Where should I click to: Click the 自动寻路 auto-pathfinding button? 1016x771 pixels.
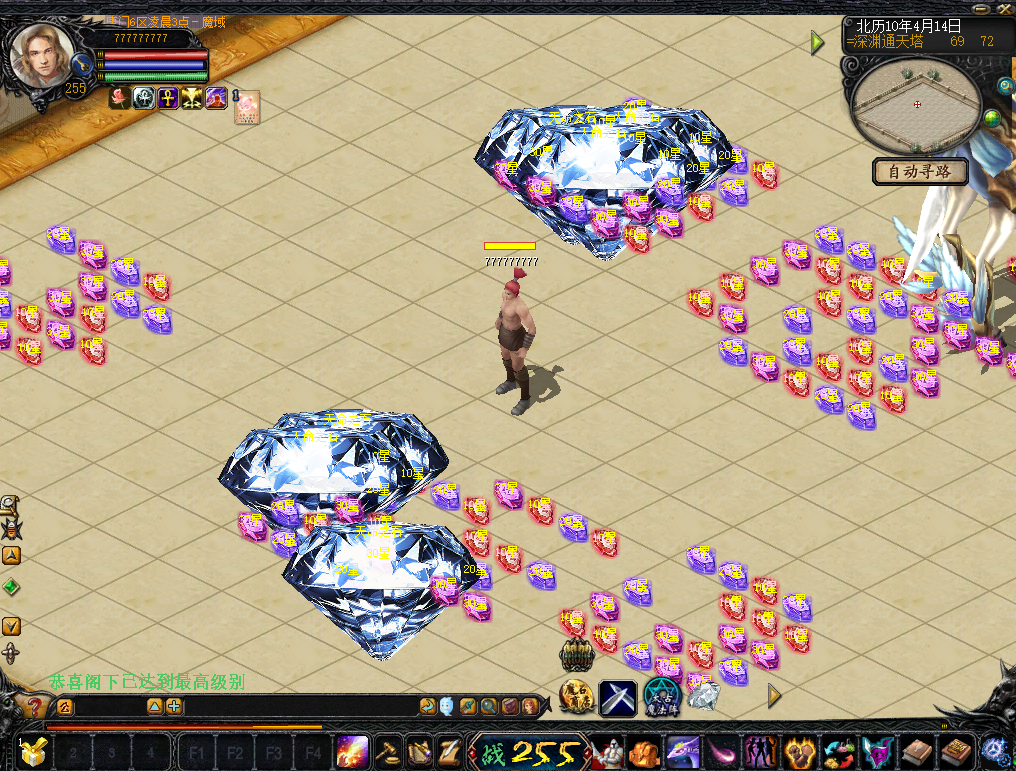coord(920,171)
